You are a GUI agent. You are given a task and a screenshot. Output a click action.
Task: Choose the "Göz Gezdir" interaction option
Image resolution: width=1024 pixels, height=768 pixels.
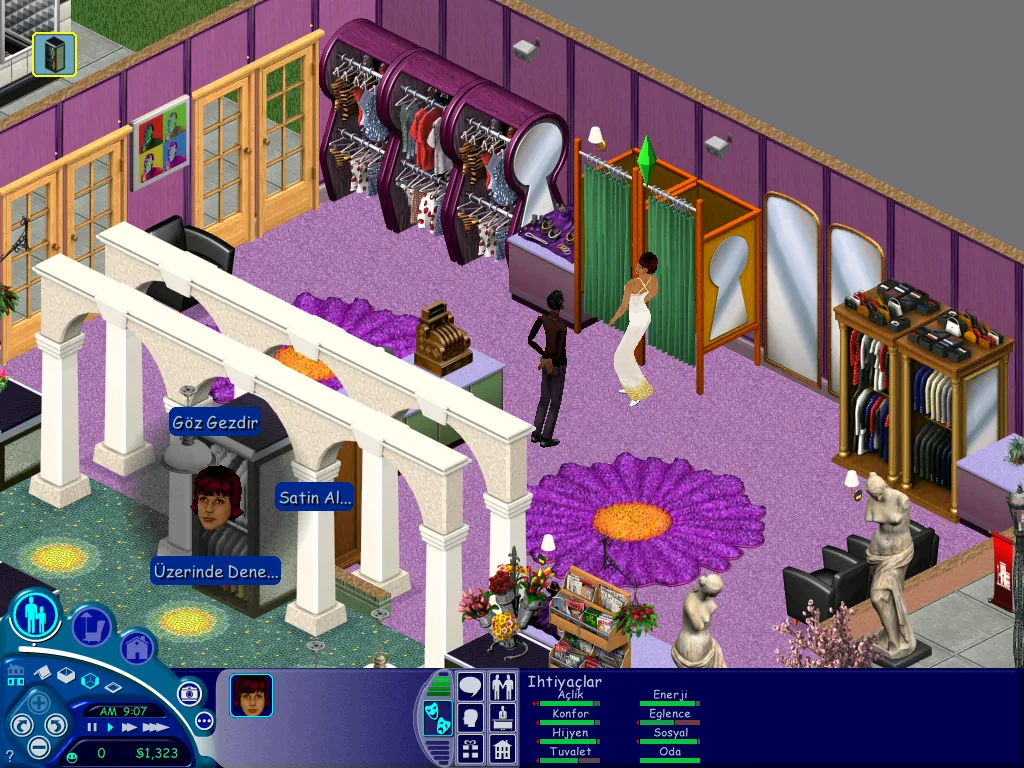tap(215, 423)
